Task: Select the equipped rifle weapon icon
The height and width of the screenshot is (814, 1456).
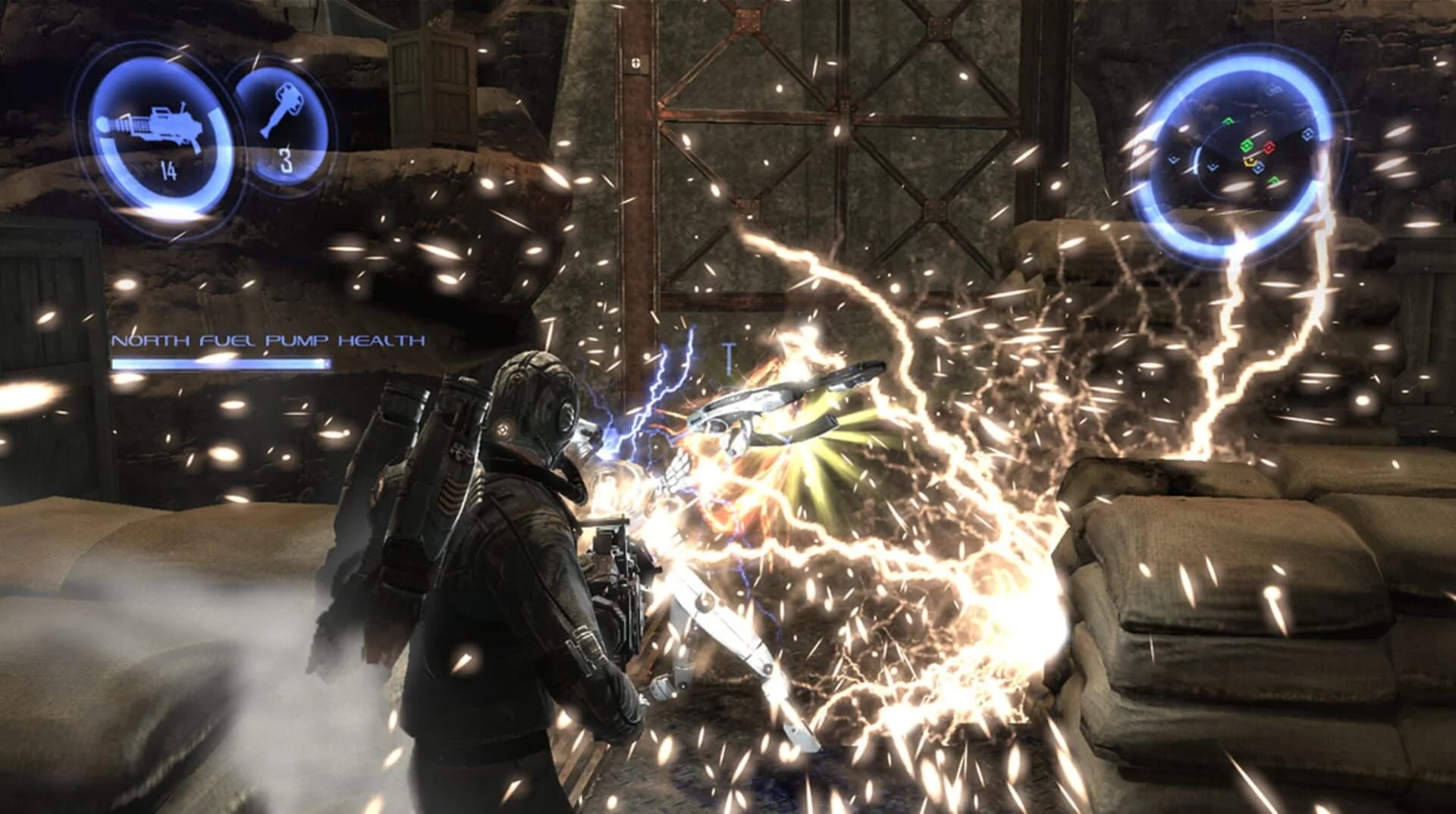Action: click(152, 125)
